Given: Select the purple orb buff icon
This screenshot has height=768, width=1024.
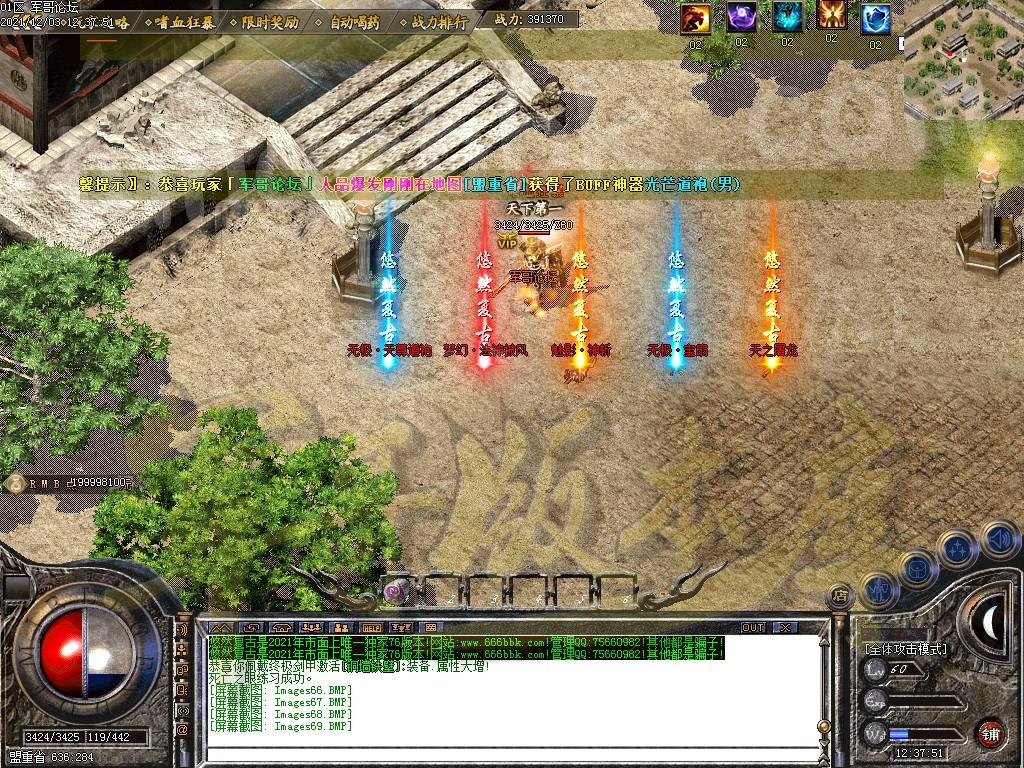Looking at the screenshot, I should (741, 18).
